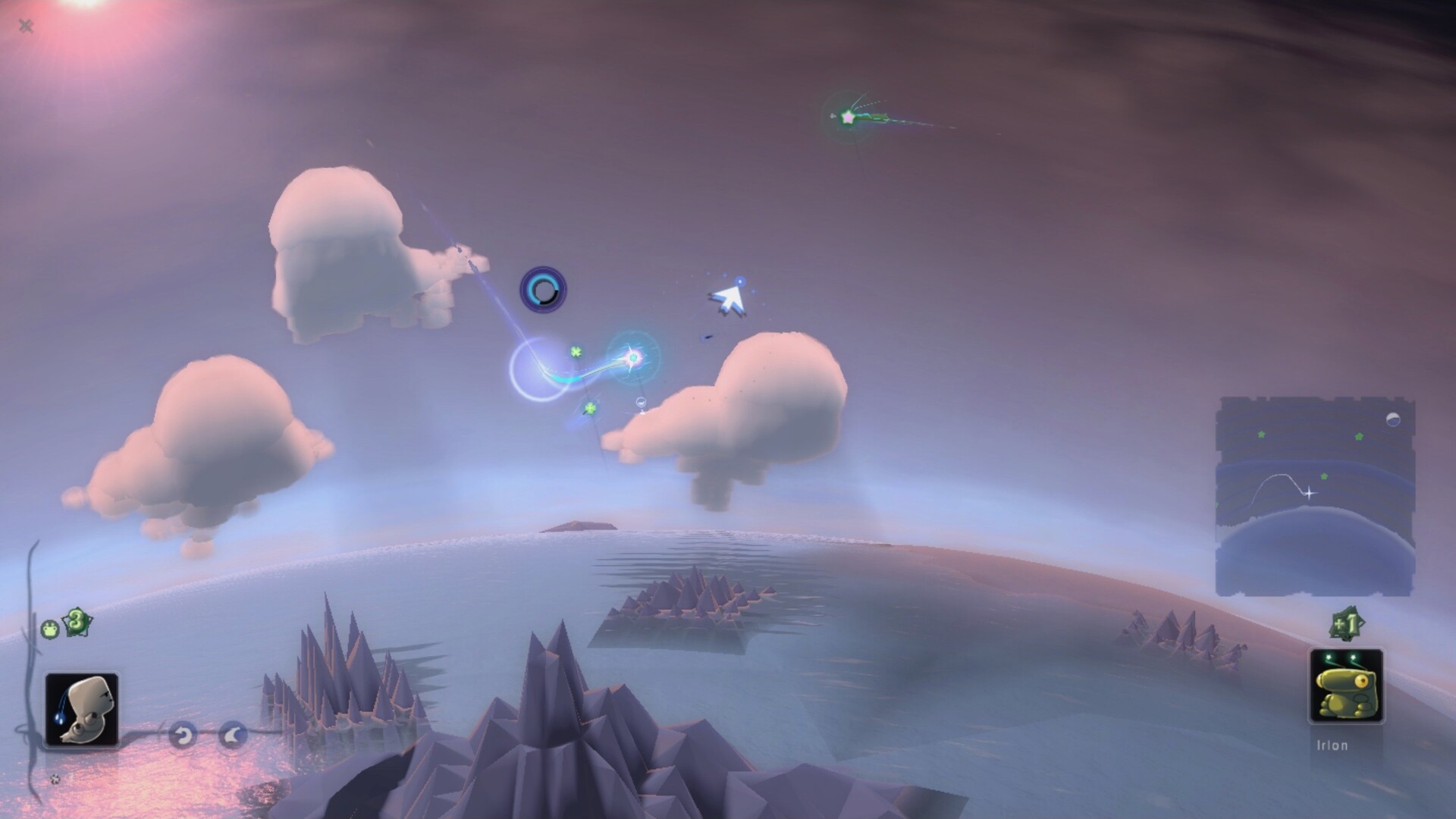Click the white sparkle marker on the minimap path
Viewport: 1456px width, 819px height.
pyautogui.click(x=1309, y=493)
